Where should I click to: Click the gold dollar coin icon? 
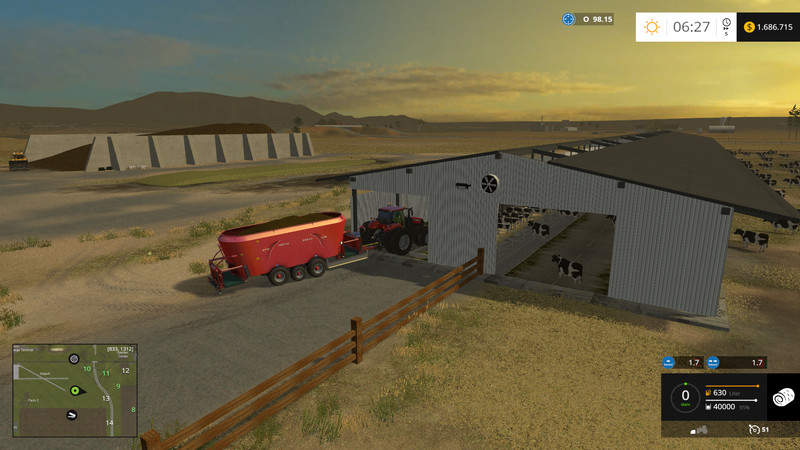pyautogui.click(x=749, y=27)
